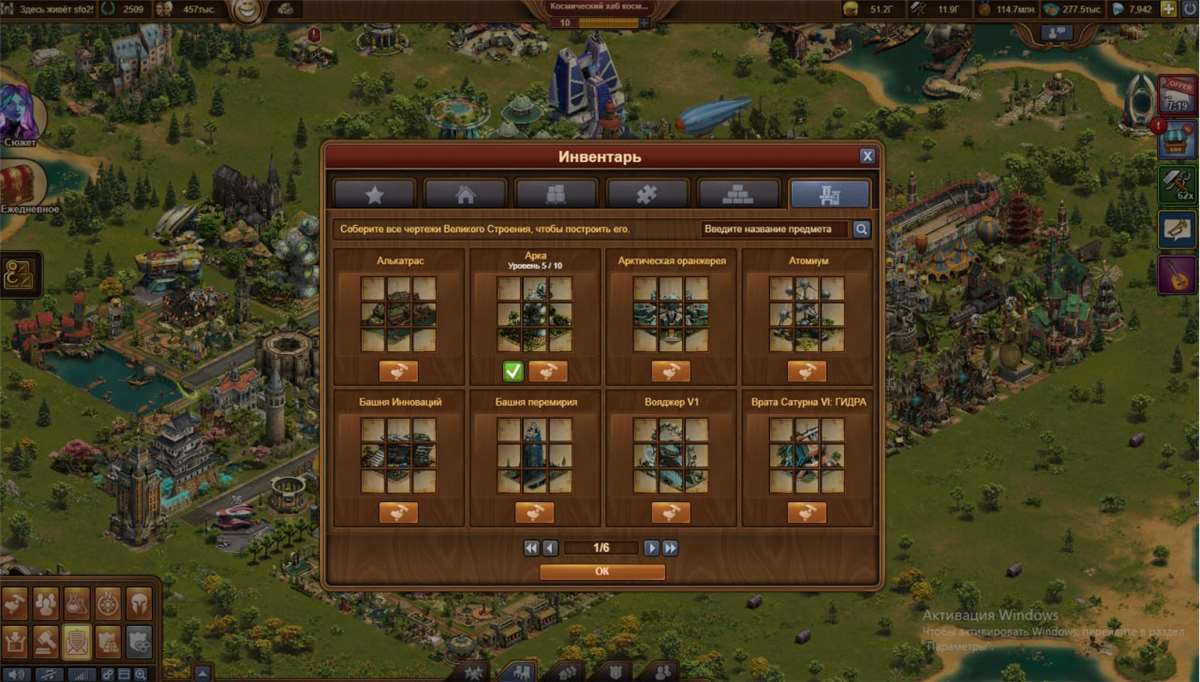
Task: Click the yellow plus to buy diamonds
Action: [1168, 9]
